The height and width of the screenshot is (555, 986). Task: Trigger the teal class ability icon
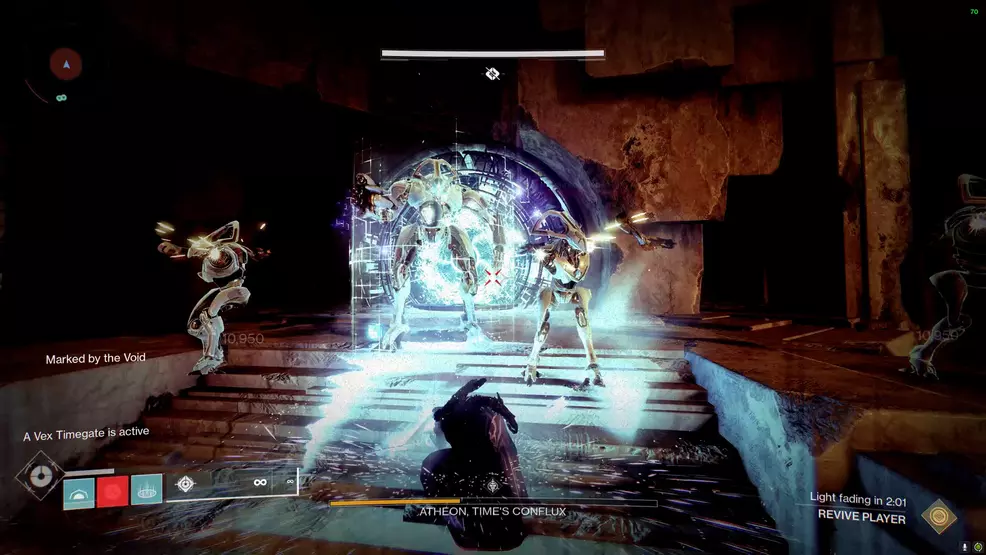pos(146,490)
